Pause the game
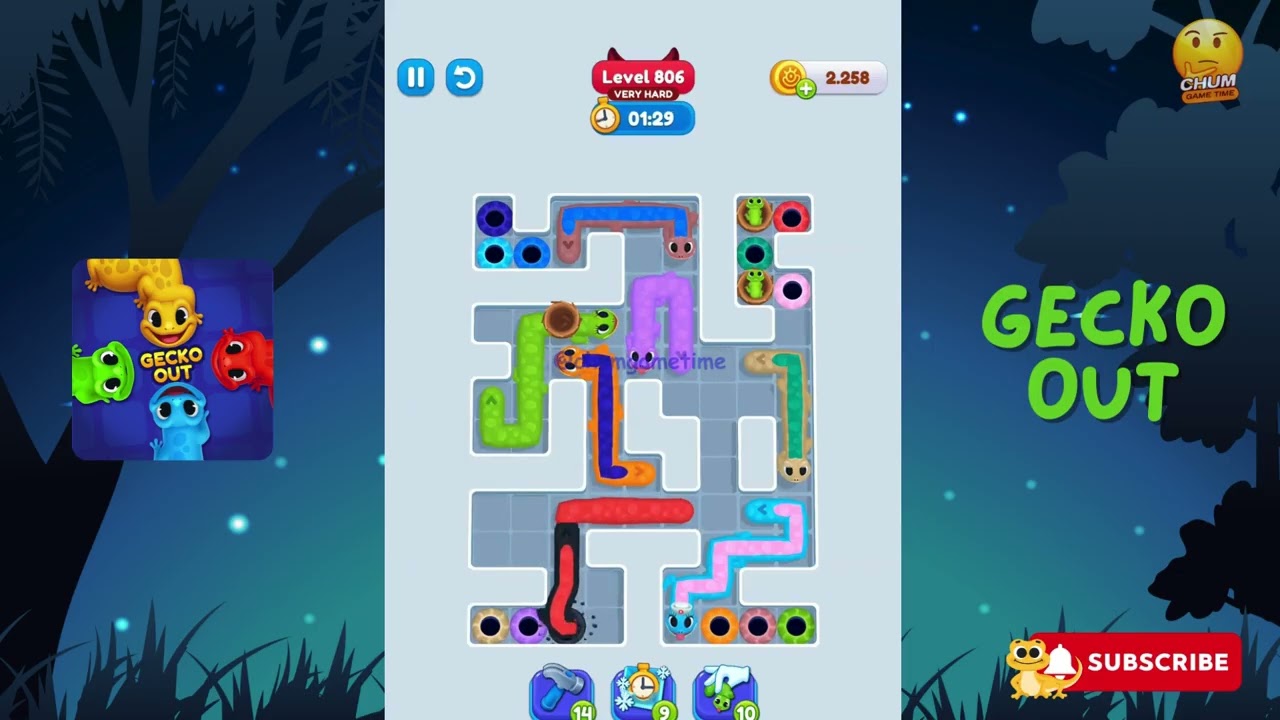Screen dimensions: 1280x720 (x=416, y=78)
